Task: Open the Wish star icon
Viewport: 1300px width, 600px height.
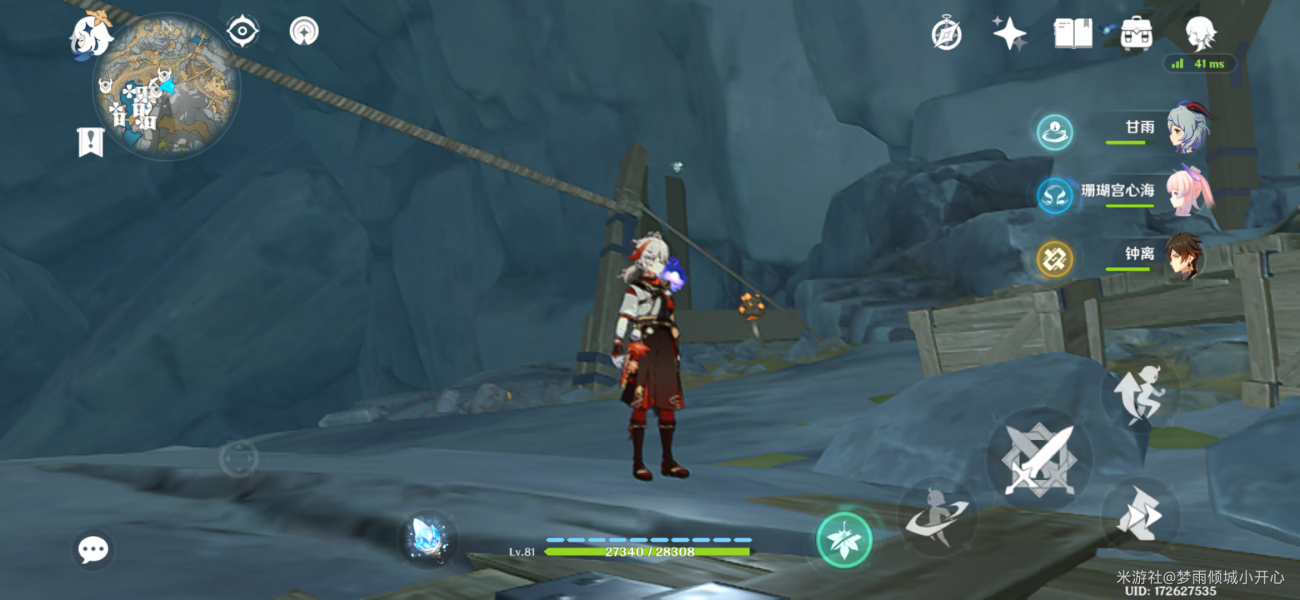Action: pyautogui.click(x=1009, y=34)
